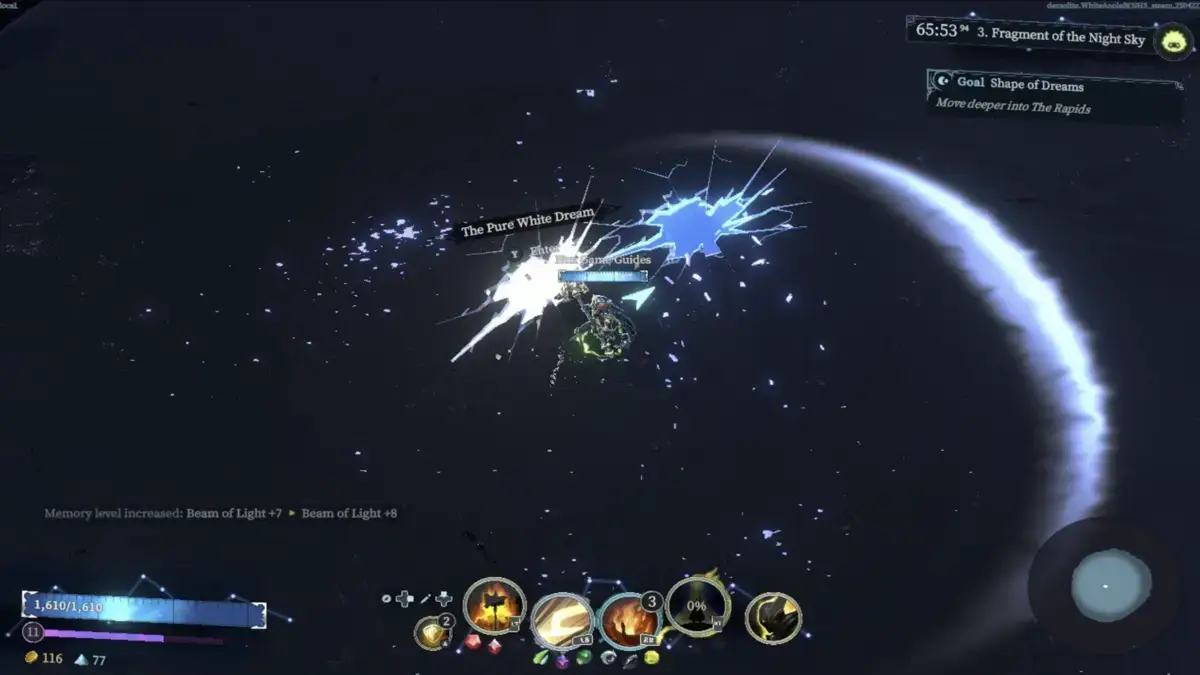Viewport: 1200px width, 675px height.
Task: Use the Beam of Light ability
Action: [562, 621]
